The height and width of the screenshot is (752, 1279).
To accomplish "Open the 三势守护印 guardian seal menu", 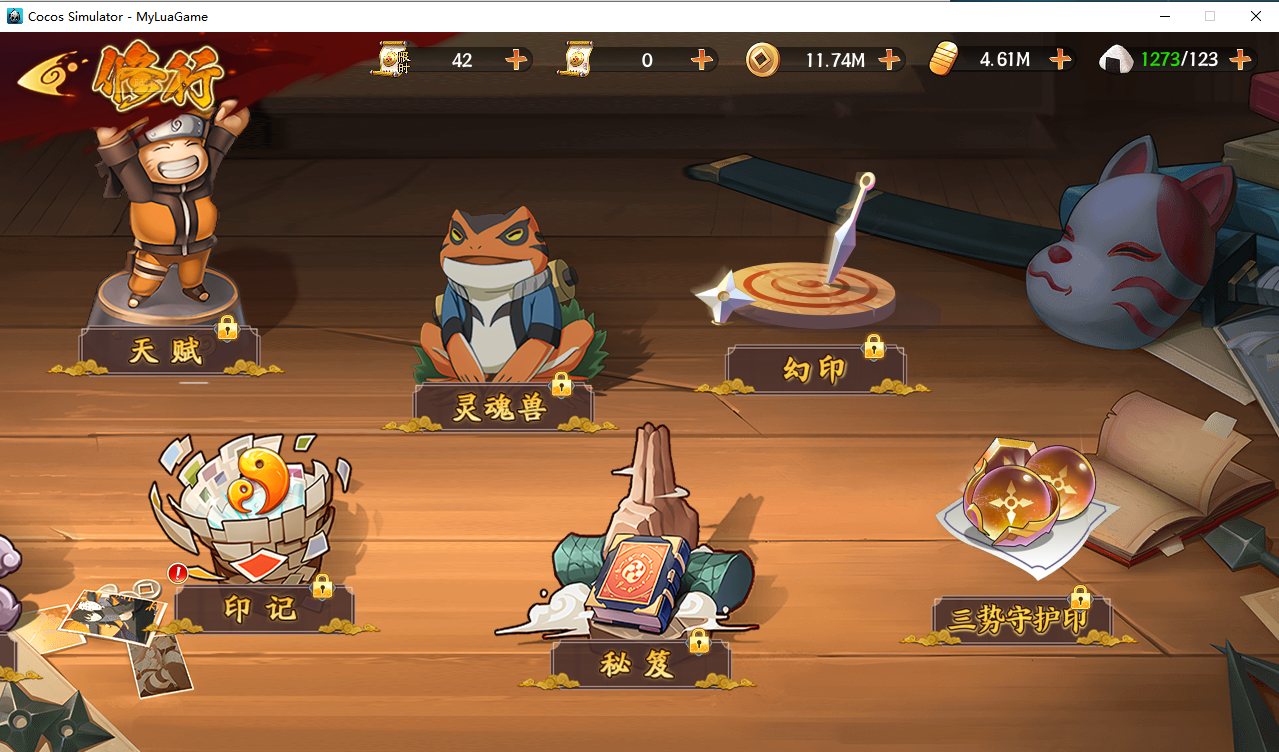I will point(1020,621).
